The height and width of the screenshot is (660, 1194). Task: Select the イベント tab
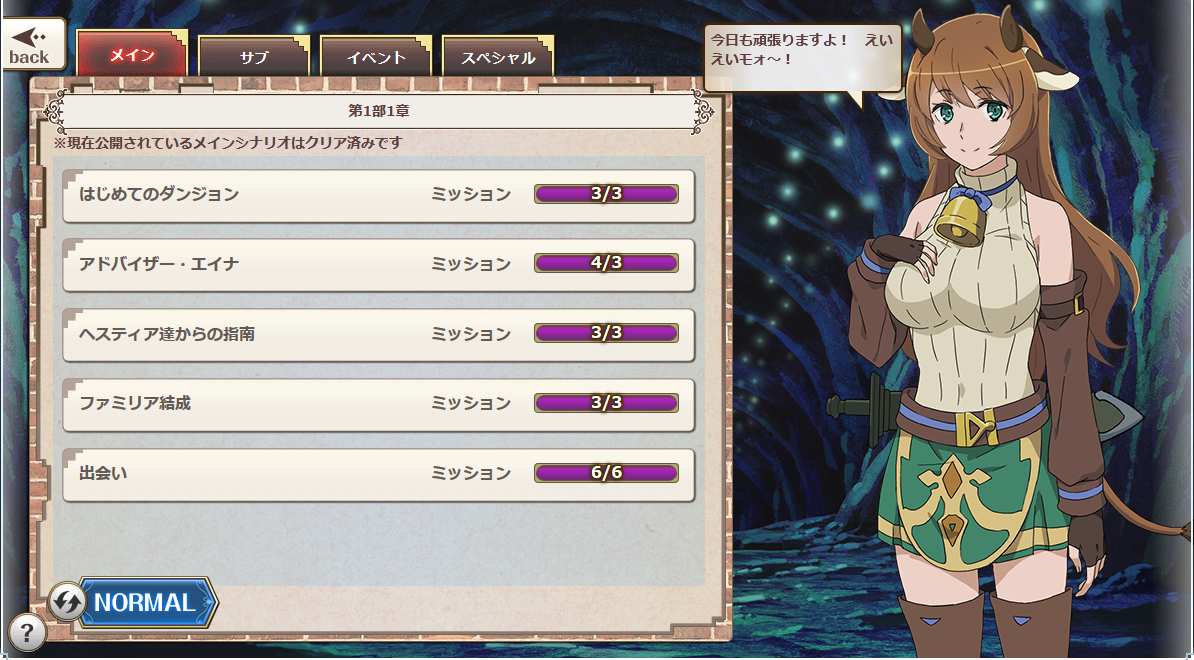(x=375, y=57)
